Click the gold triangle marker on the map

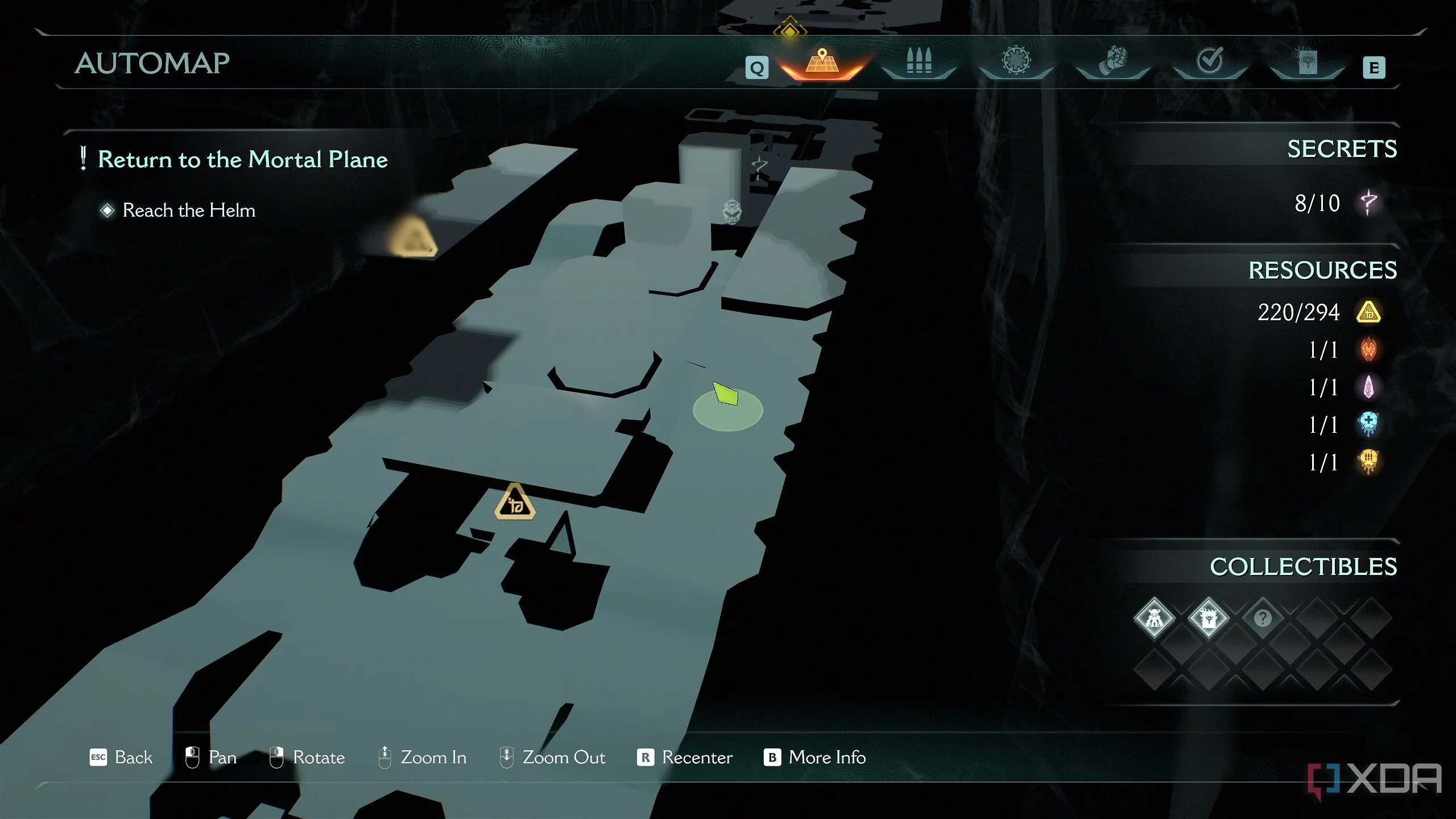[515, 503]
